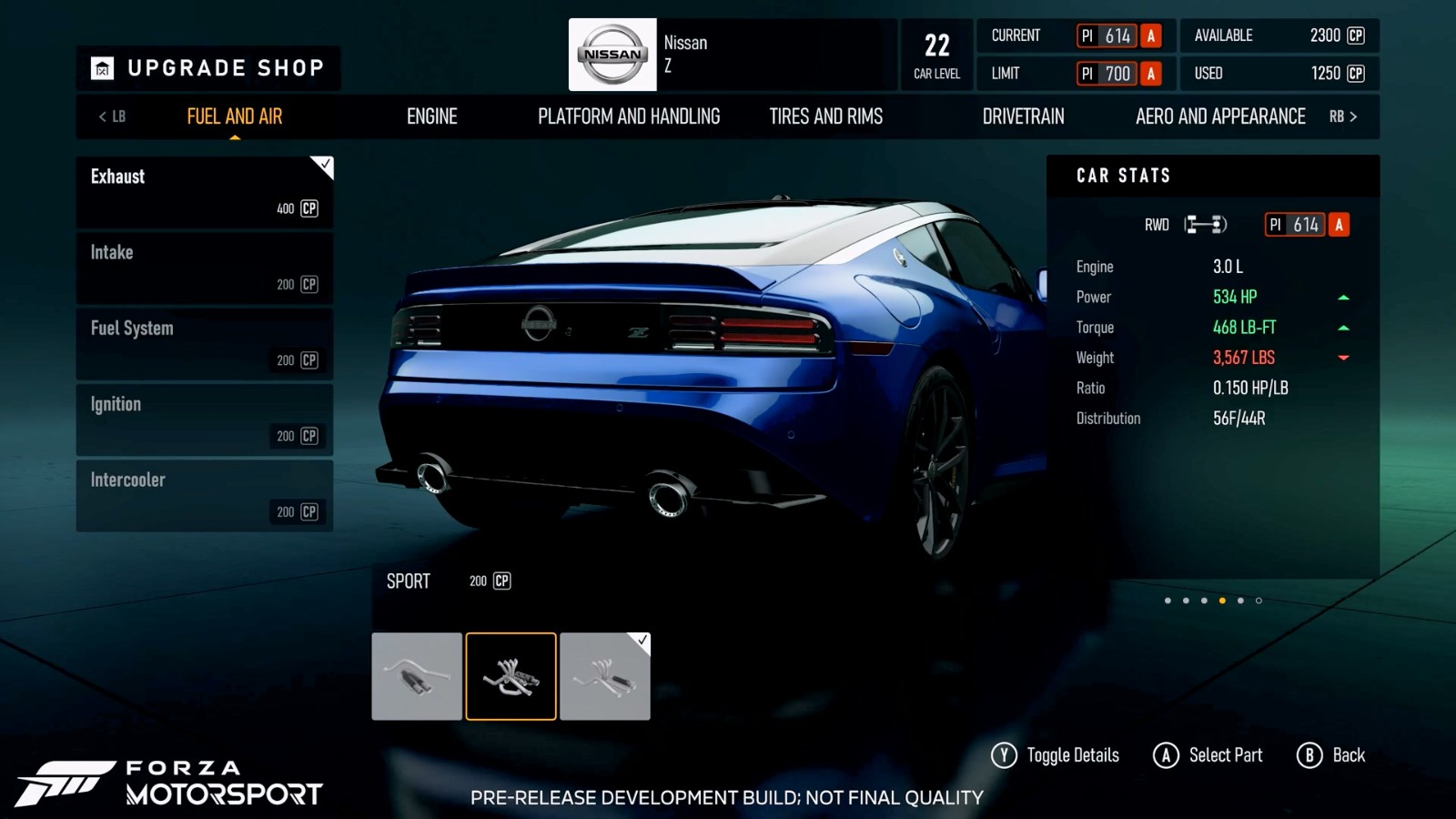Choose the Intercooler upgrade entry
The height and width of the screenshot is (819, 1456).
point(205,495)
